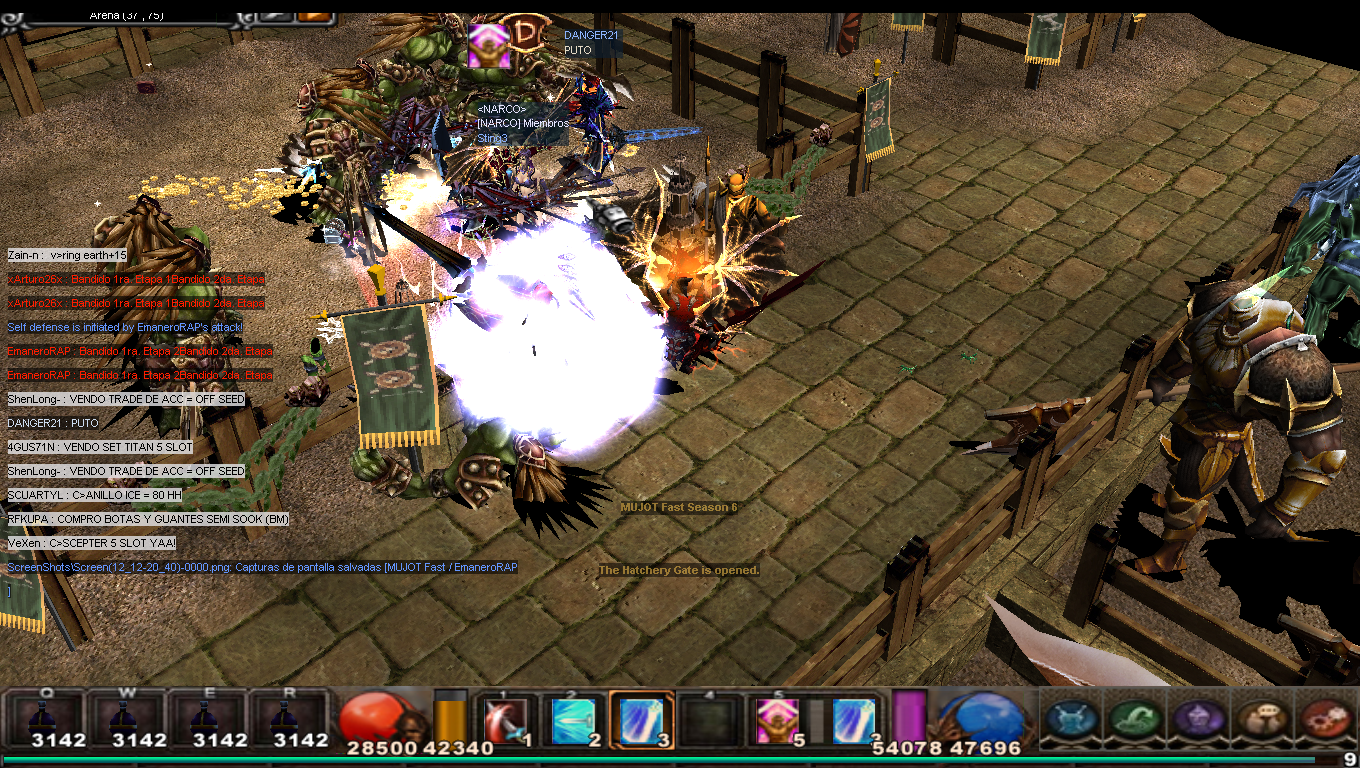Open the speech bubble friends button
The width and height of the screenshot is (1360, 768).
pyautogui.click(x=1259, y=718)
